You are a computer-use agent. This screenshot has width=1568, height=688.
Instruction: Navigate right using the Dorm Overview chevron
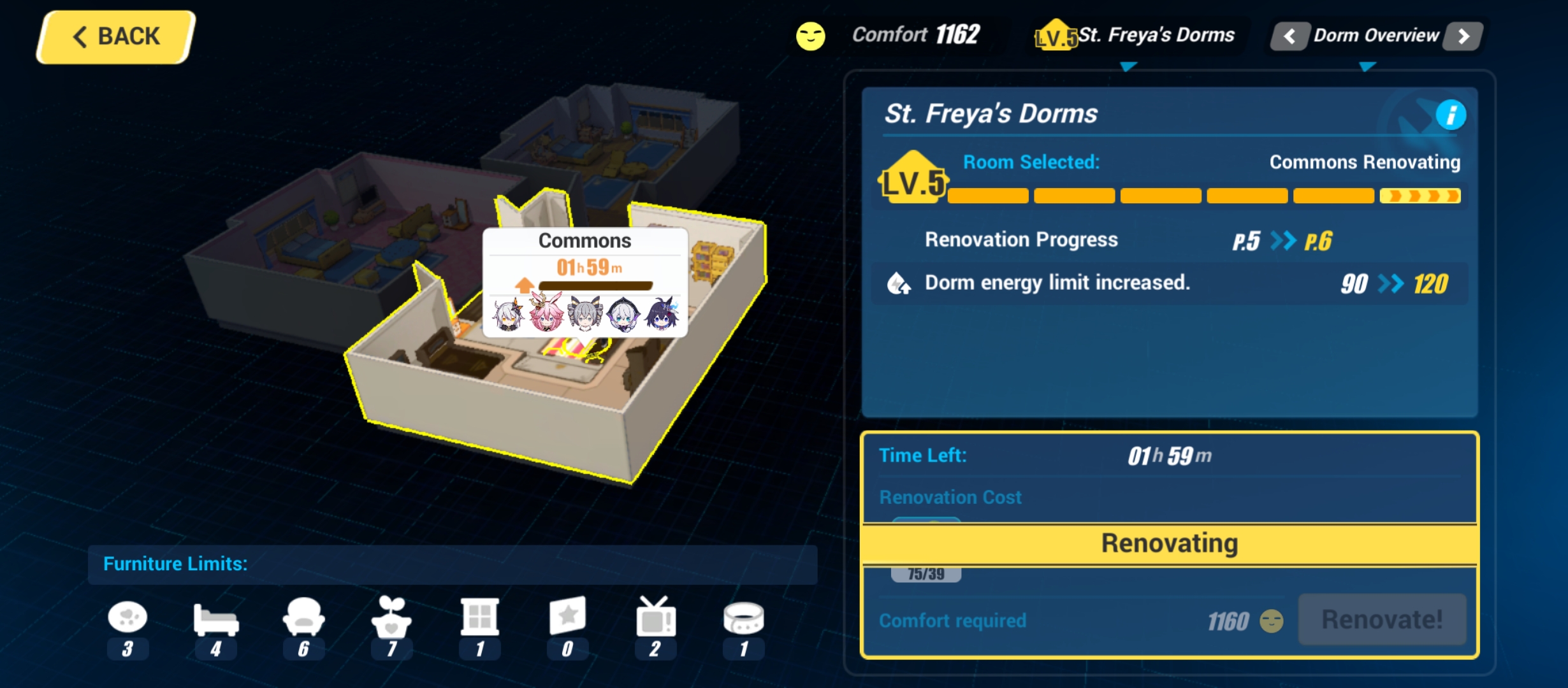click(x=1464, y=36)
